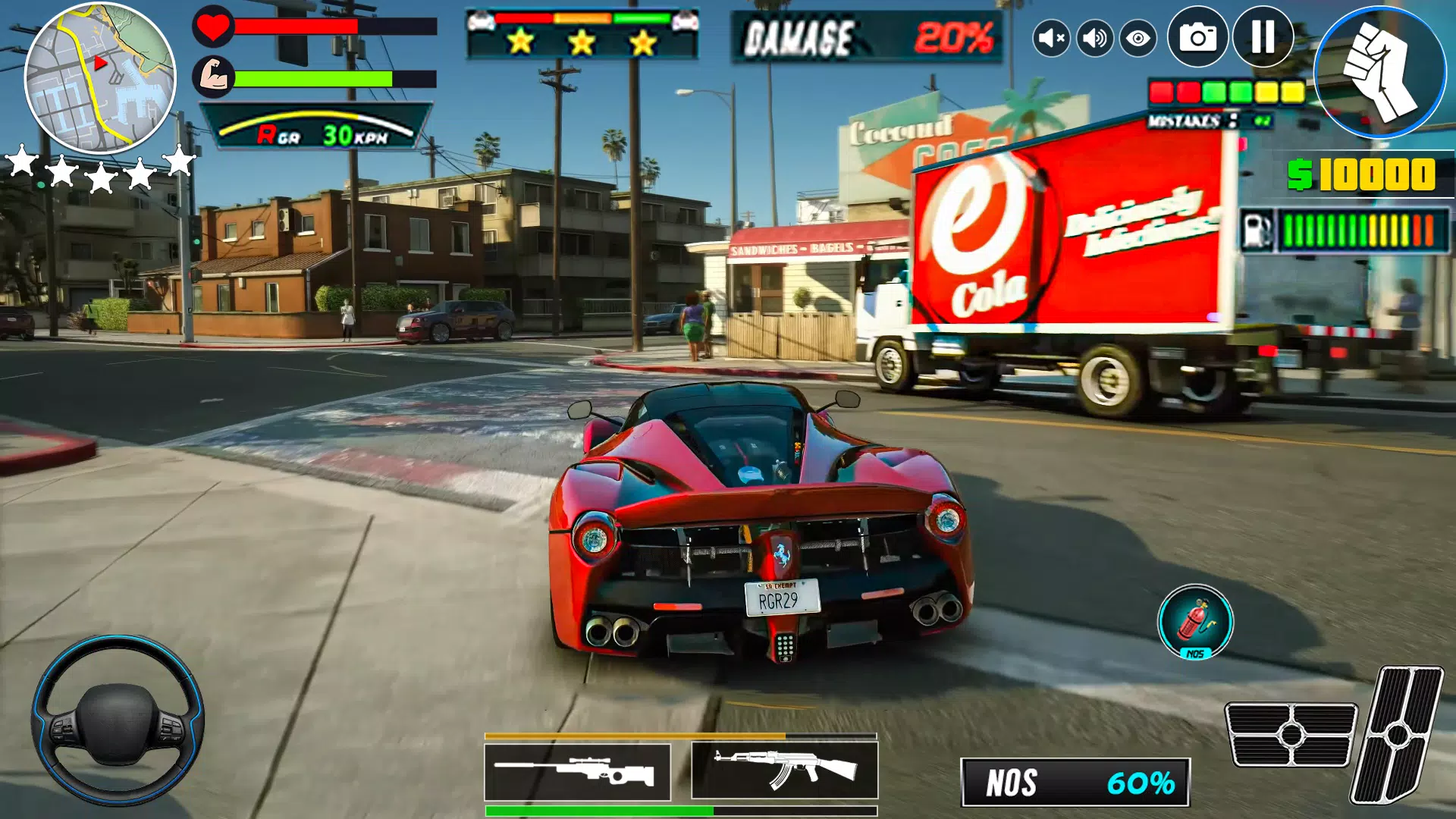Tap the heart health icon
The image size is (1456, 819).
click(215, 29)
